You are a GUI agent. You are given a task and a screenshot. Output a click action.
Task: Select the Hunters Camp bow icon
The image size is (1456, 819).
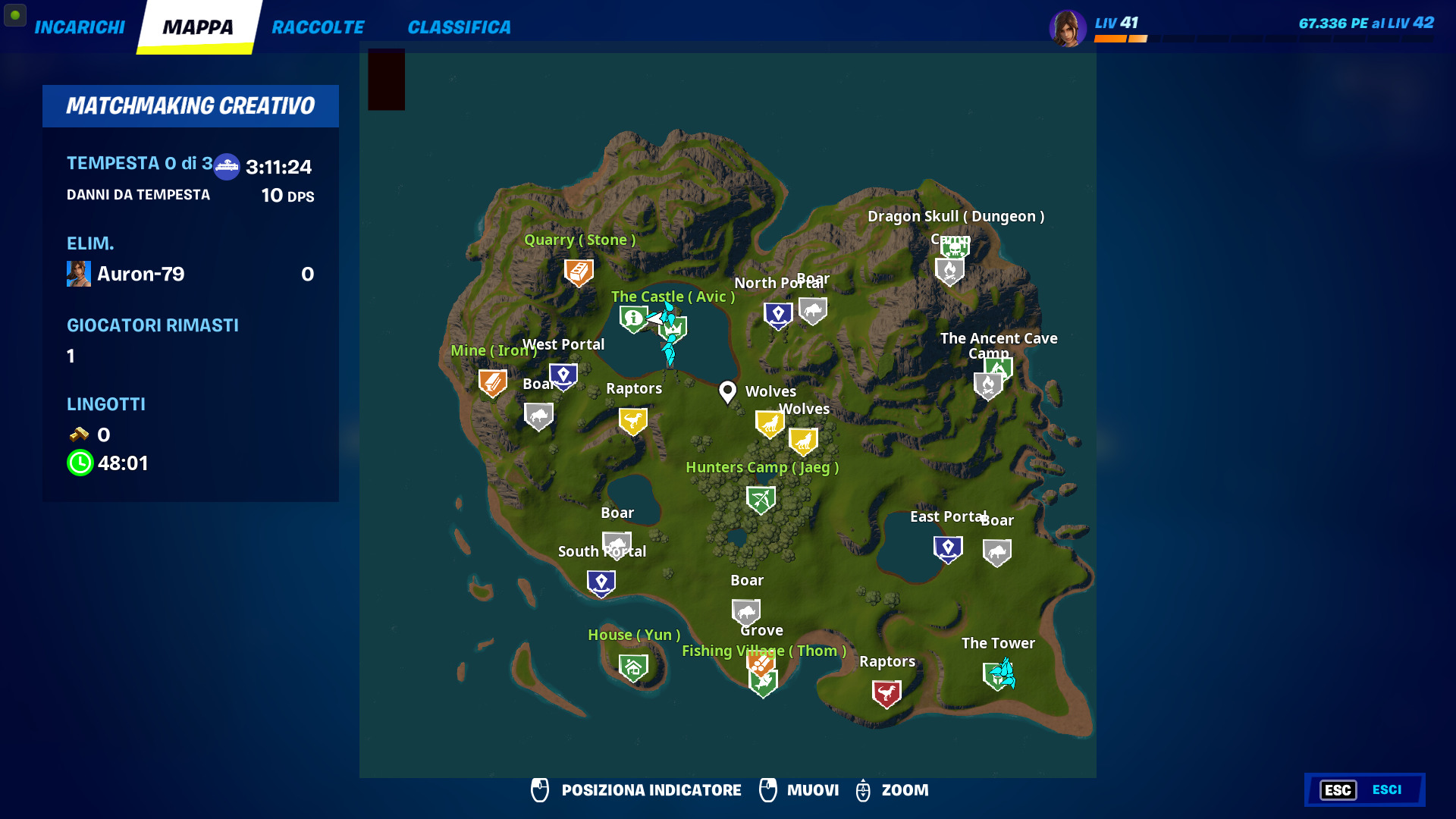coord(762,498)
